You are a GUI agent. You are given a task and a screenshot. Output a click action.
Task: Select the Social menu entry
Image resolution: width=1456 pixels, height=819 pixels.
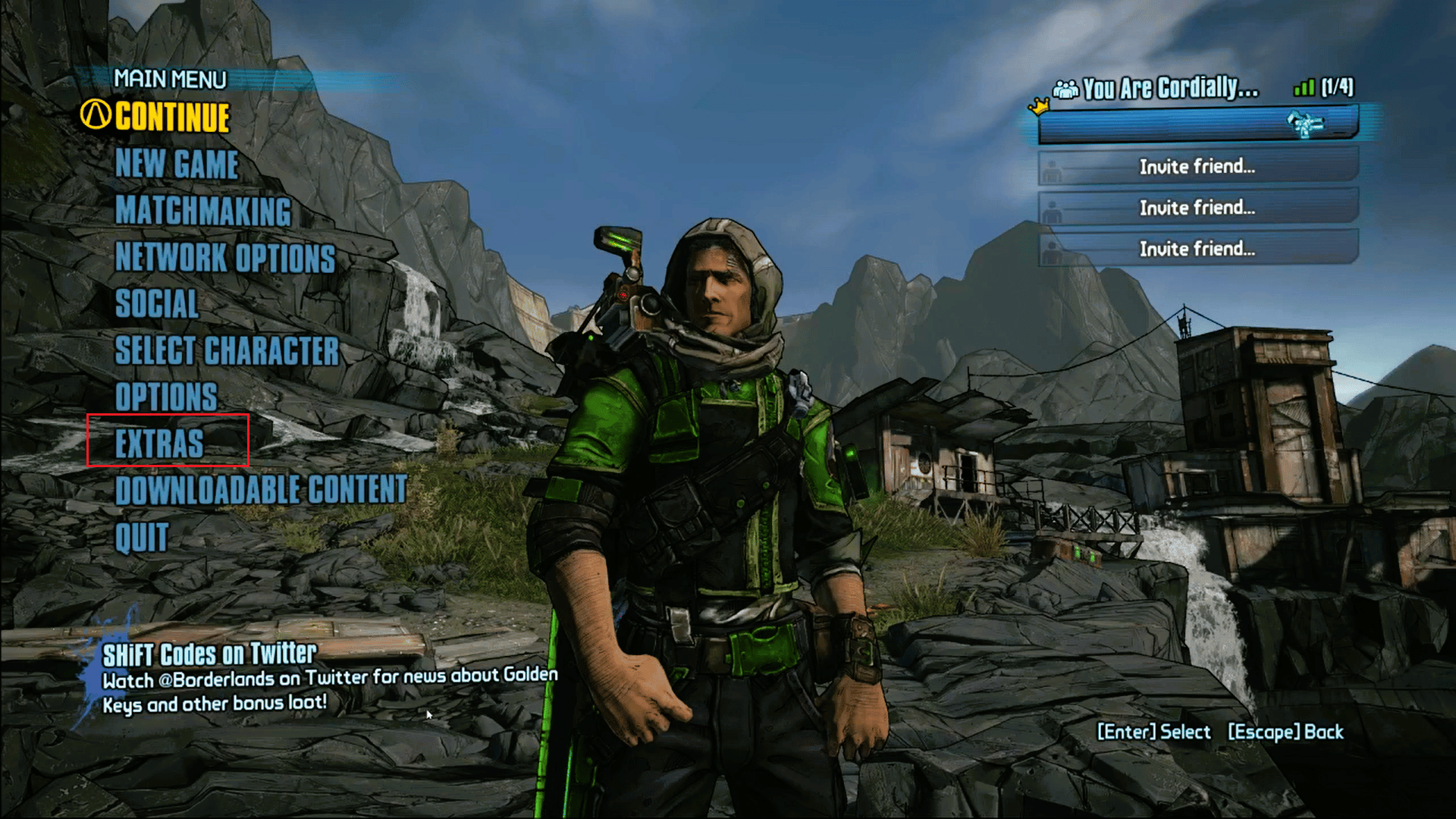157,304
